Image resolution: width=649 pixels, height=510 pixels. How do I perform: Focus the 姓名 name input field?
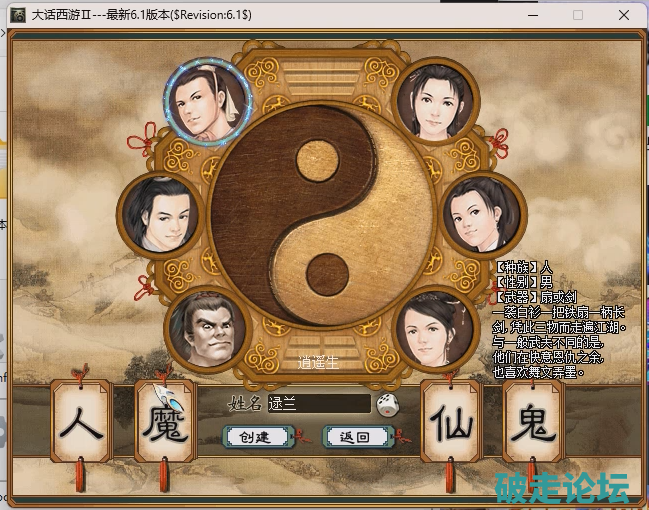coord(318,404)
